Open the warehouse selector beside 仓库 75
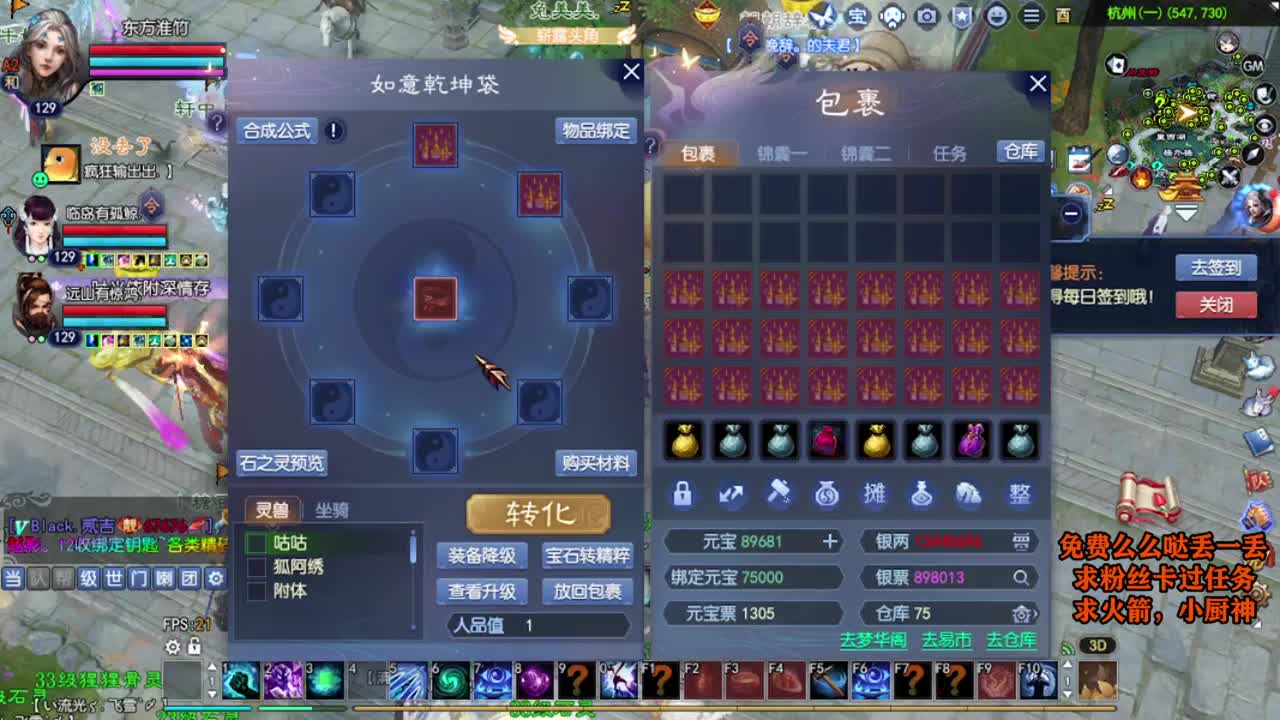 click(1023, 614)
